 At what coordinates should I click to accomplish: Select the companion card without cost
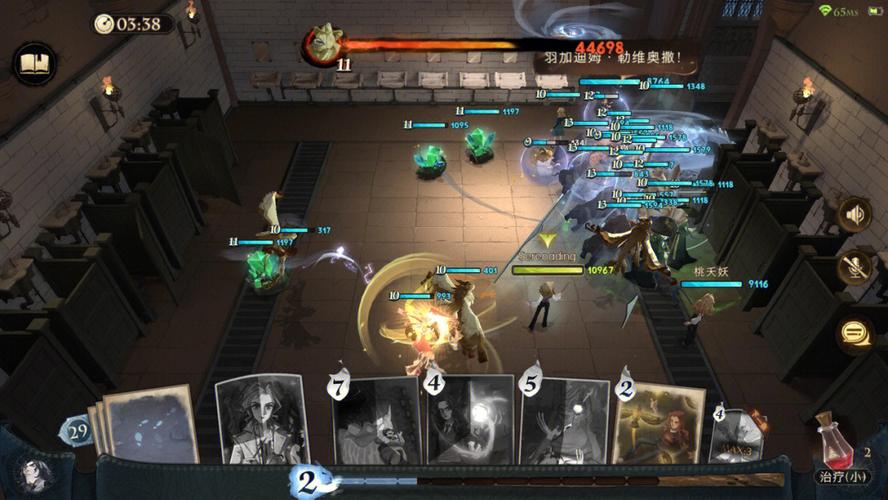(262, 420)
